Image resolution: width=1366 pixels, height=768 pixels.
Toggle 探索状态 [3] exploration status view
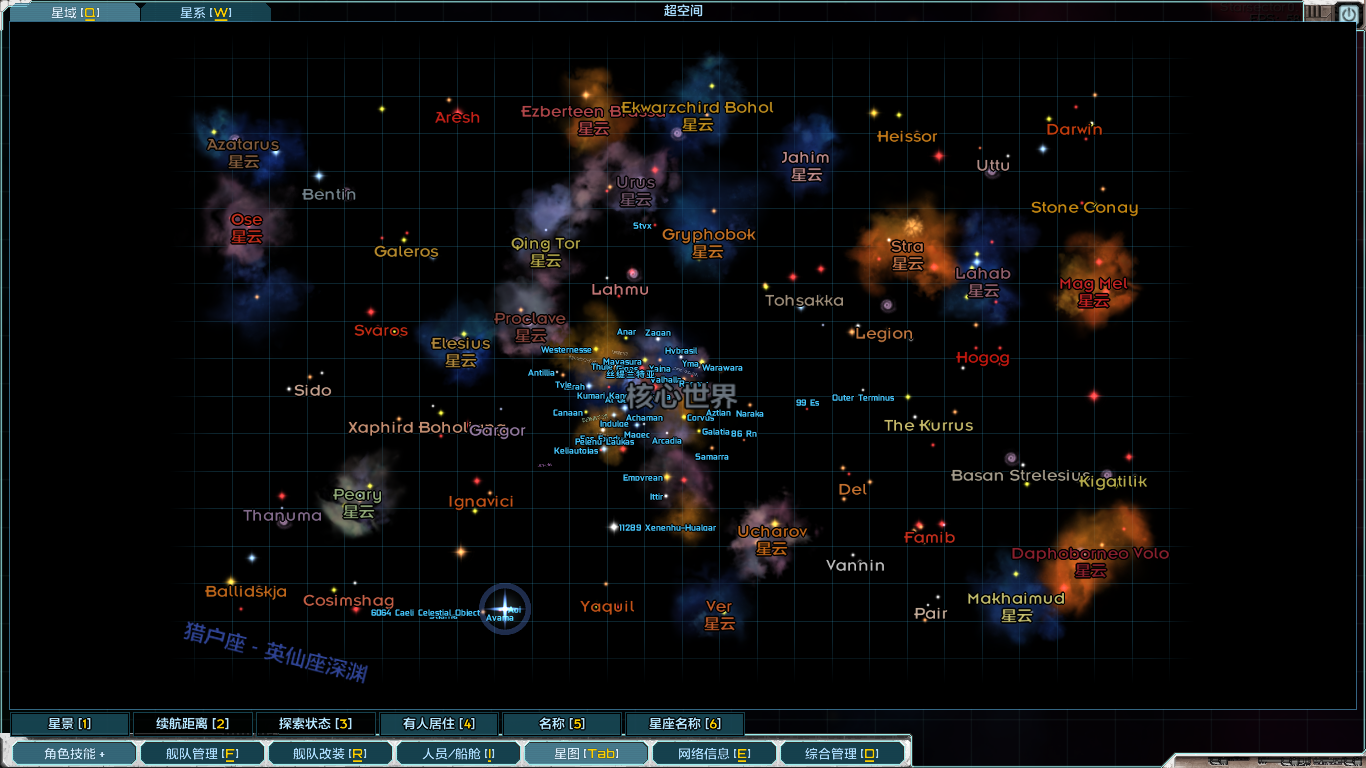tap(317, 722)
